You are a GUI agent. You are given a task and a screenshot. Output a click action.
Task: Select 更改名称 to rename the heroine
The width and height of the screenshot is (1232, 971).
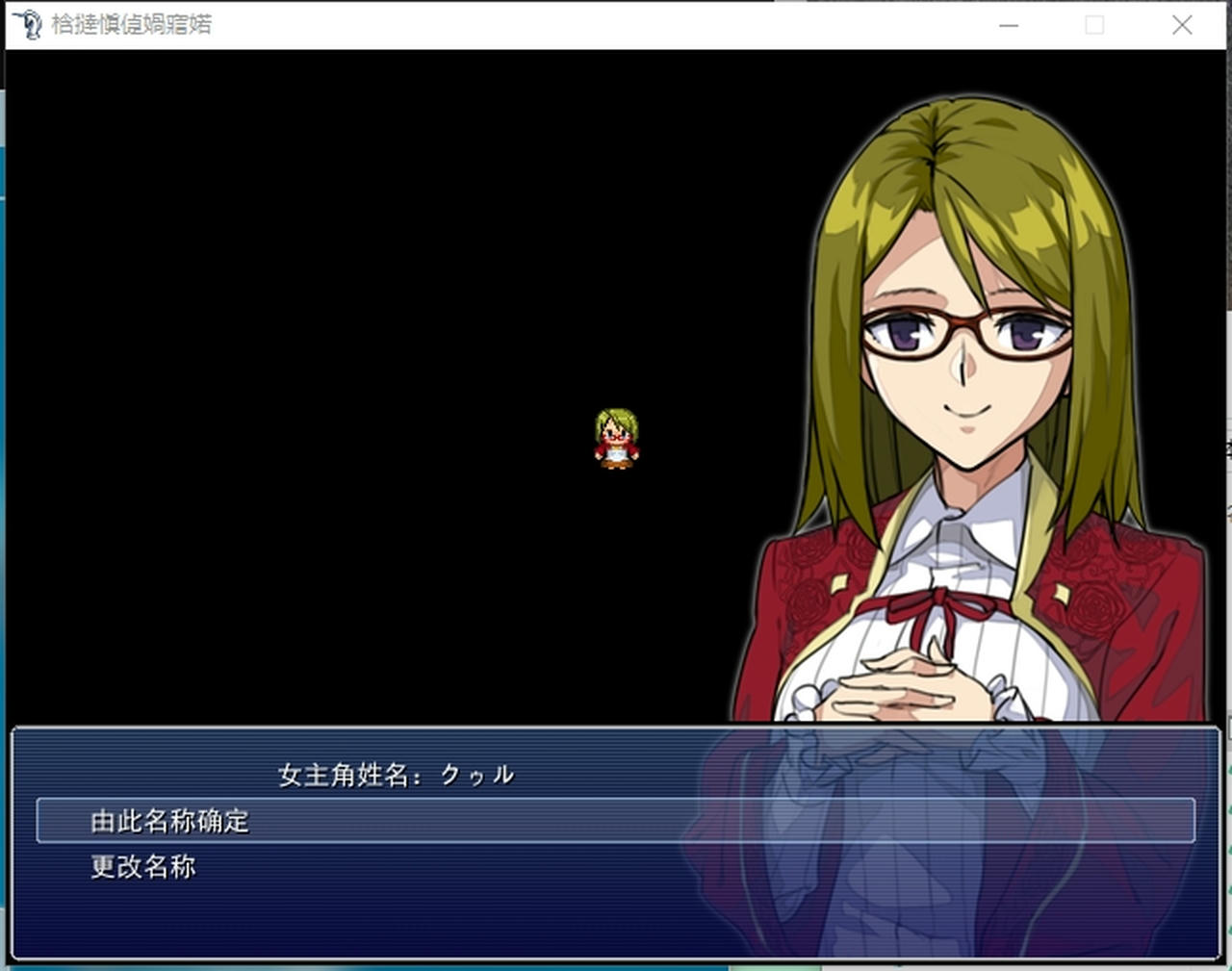click(142, 866)
